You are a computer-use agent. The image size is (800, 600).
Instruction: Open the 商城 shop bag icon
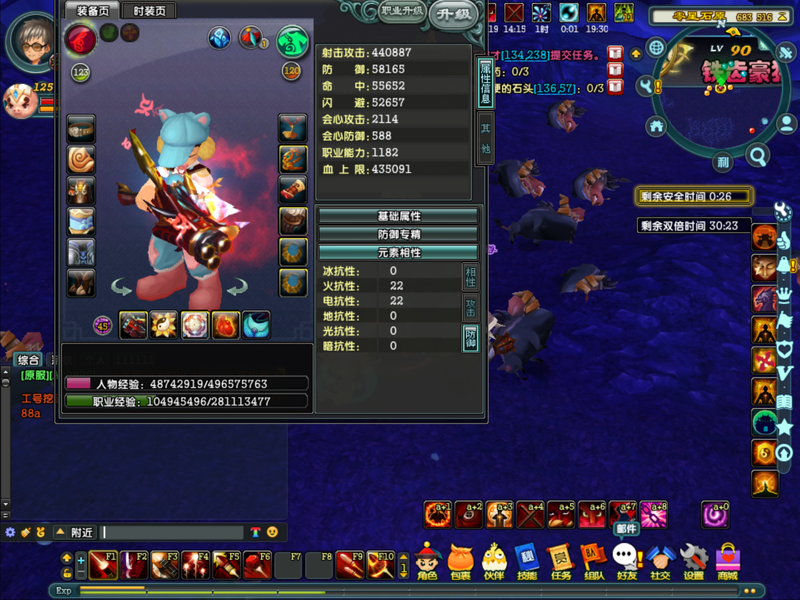coord(727,561)
